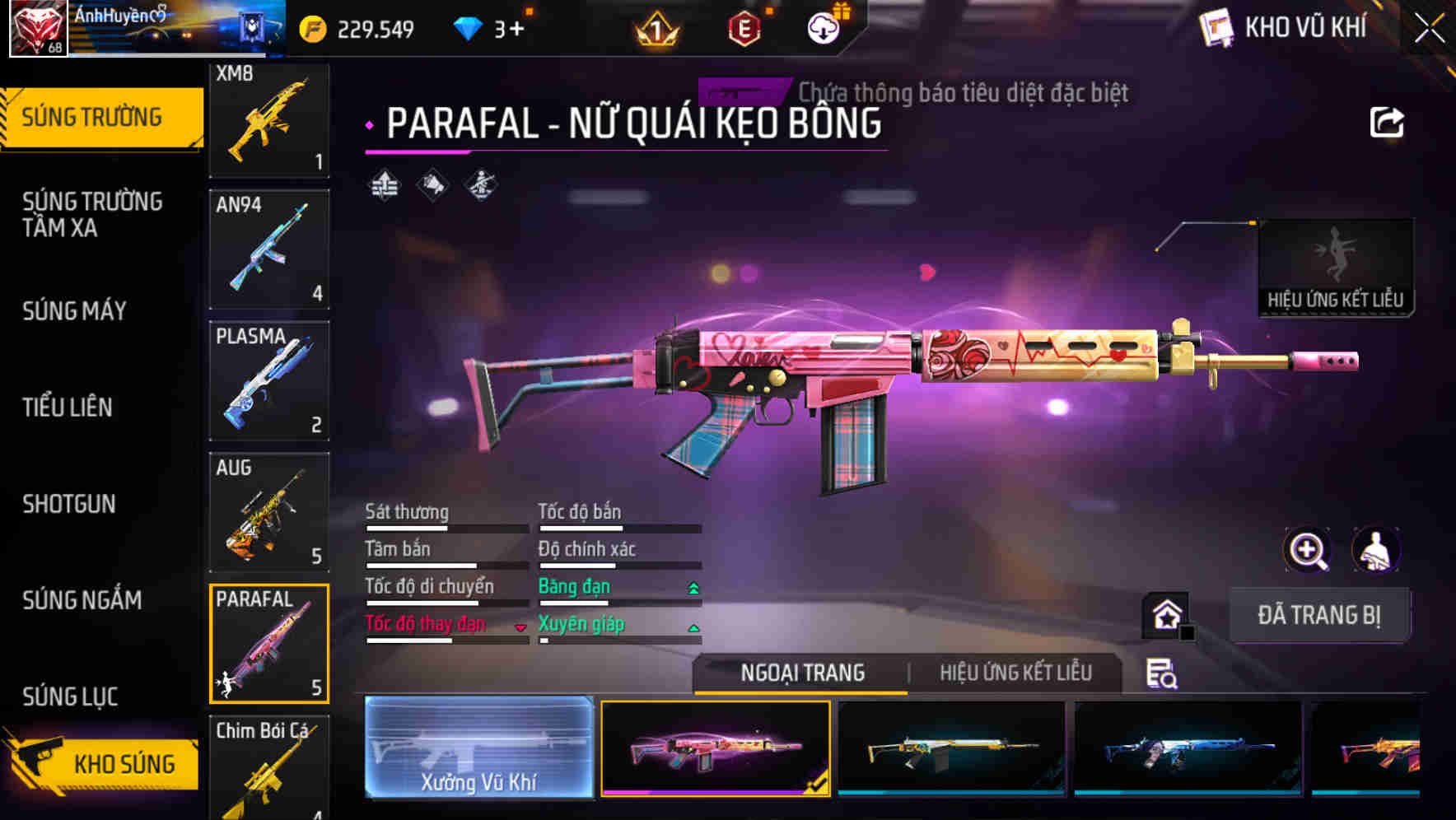The width and height of the screenshot is (1456, 820).
Task: Click the magnifier zoom icon near ĐÃ TRANG BỊ
Action: 1307,550
